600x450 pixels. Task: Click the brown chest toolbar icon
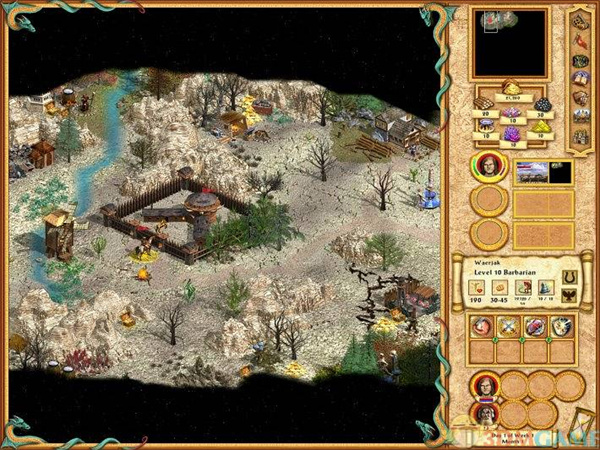pos(580,98)
